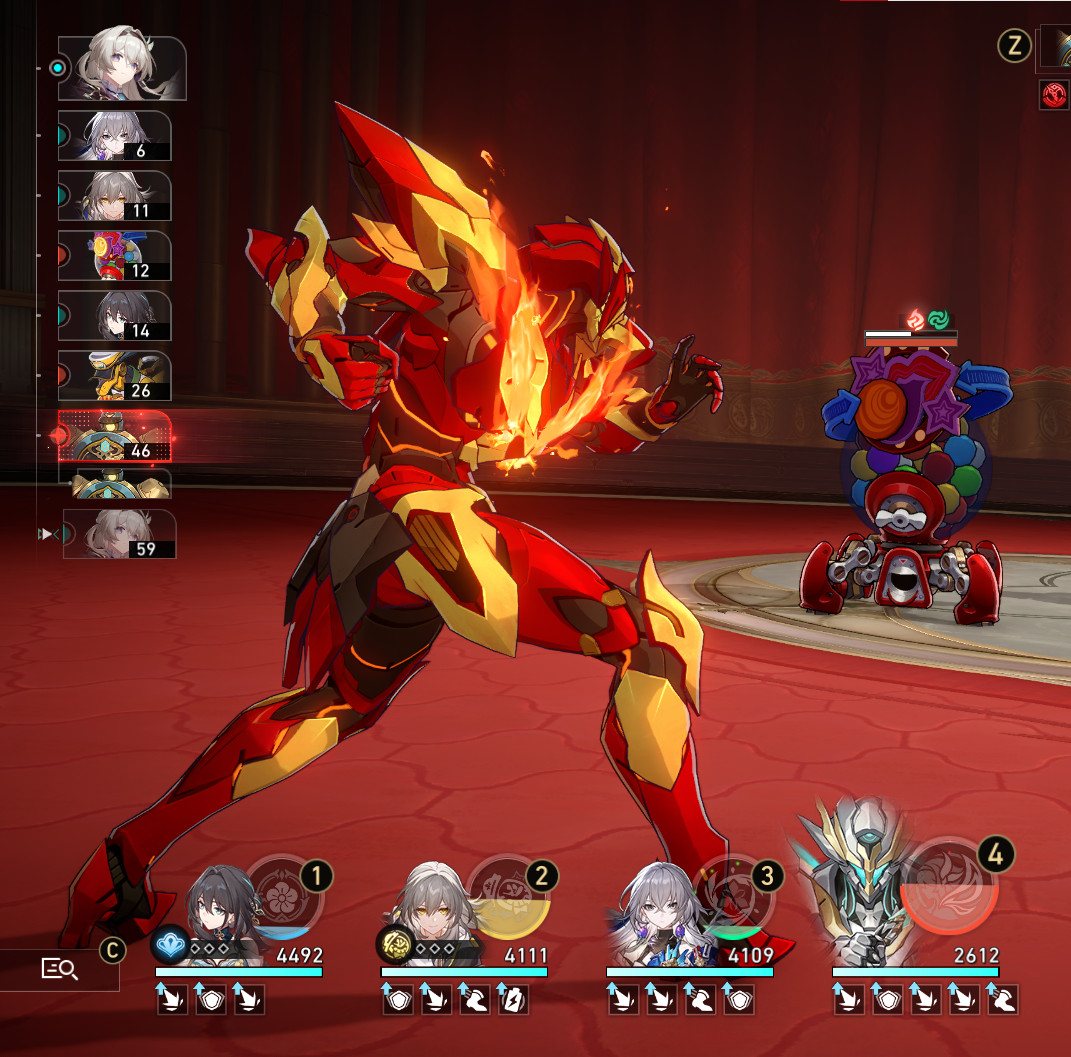The image size is (1071, 1057).
Task: Select the topmost turn order portrait
Action: click(x=121, y=68)
